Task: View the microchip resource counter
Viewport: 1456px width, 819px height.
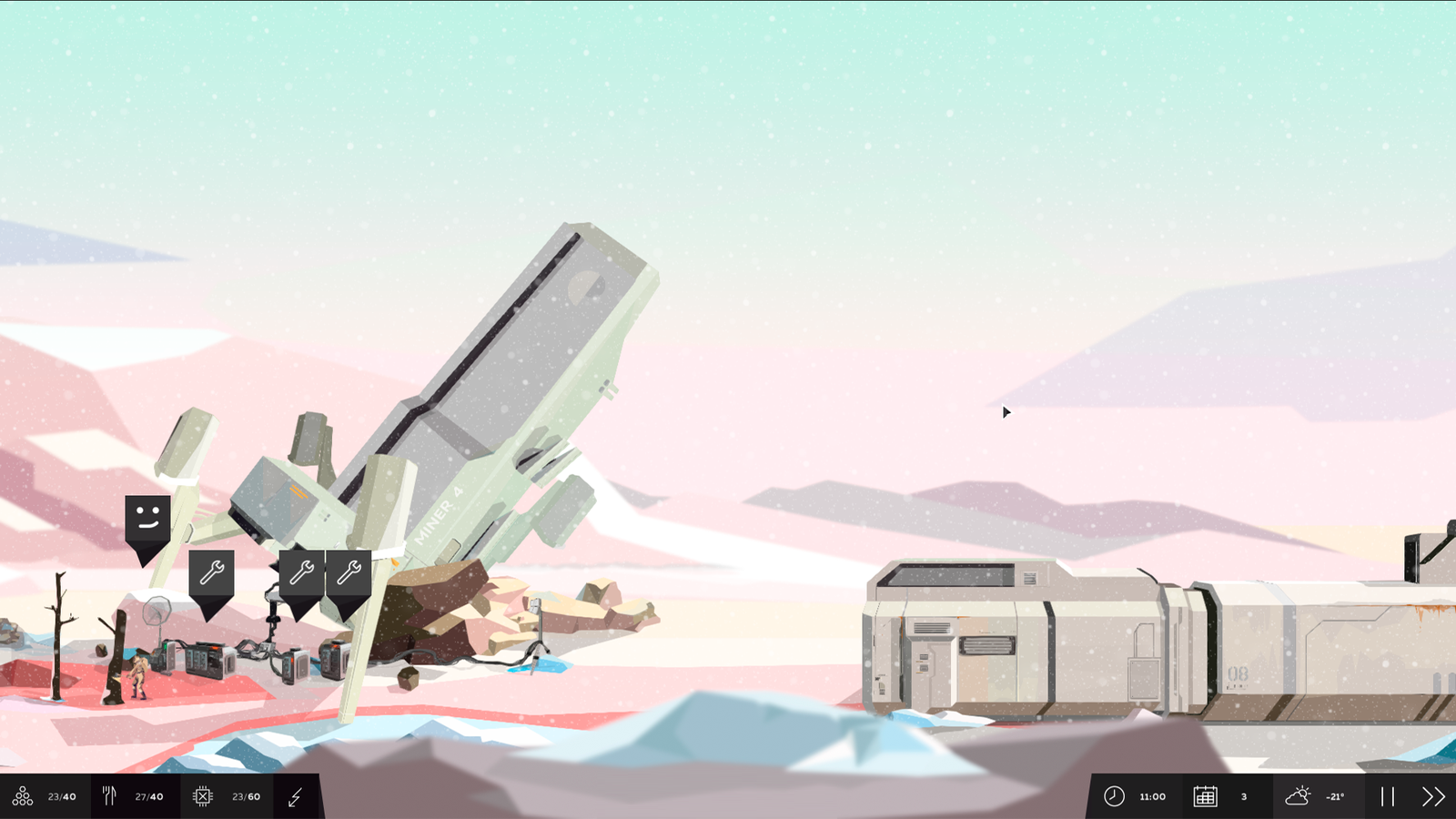Action: pyautogui.click(x=202, y=796)
